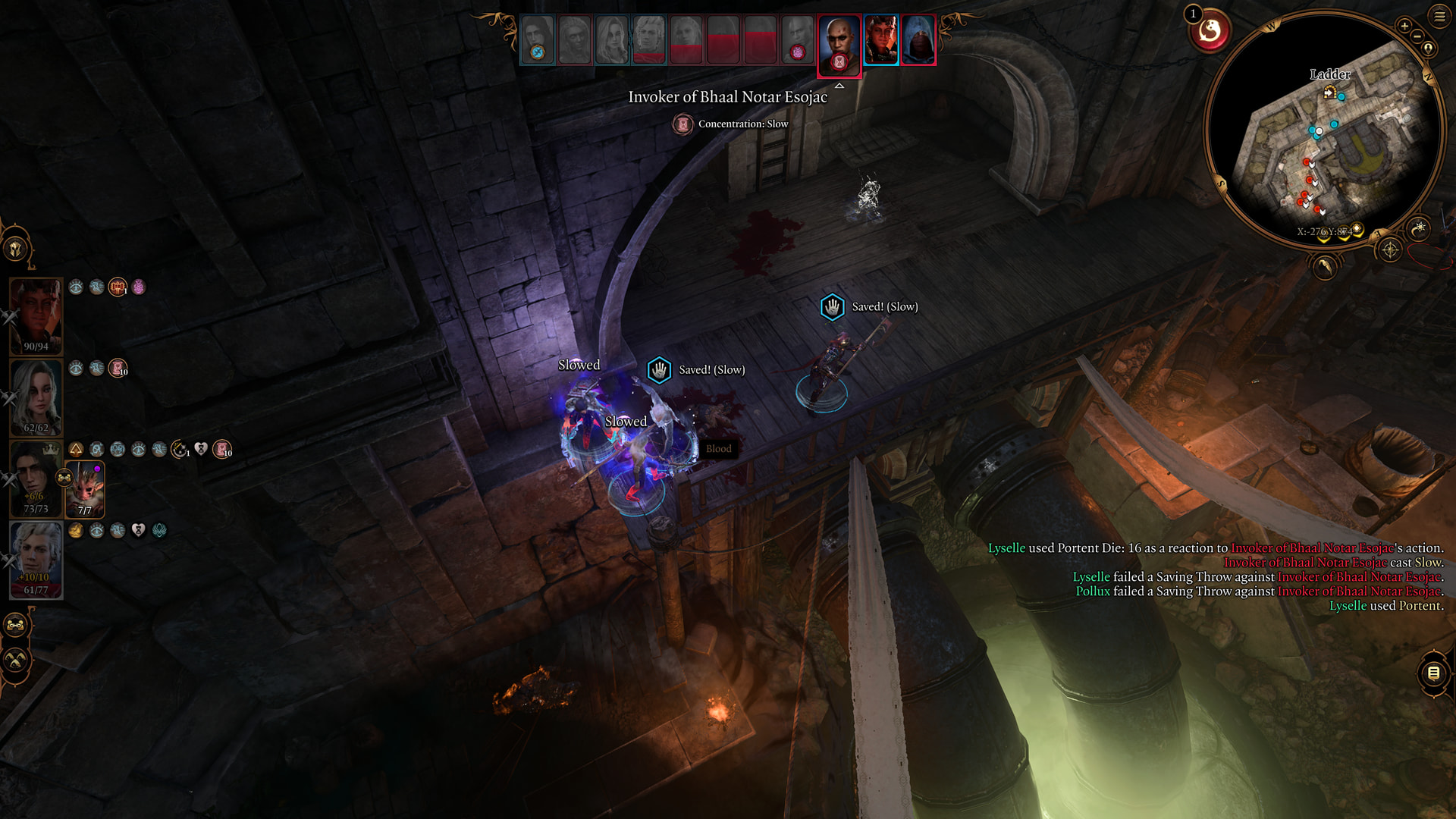Zoom out the minimap with minus button
Screen dimensions: 1456x819
click(x=1417, y=36)
